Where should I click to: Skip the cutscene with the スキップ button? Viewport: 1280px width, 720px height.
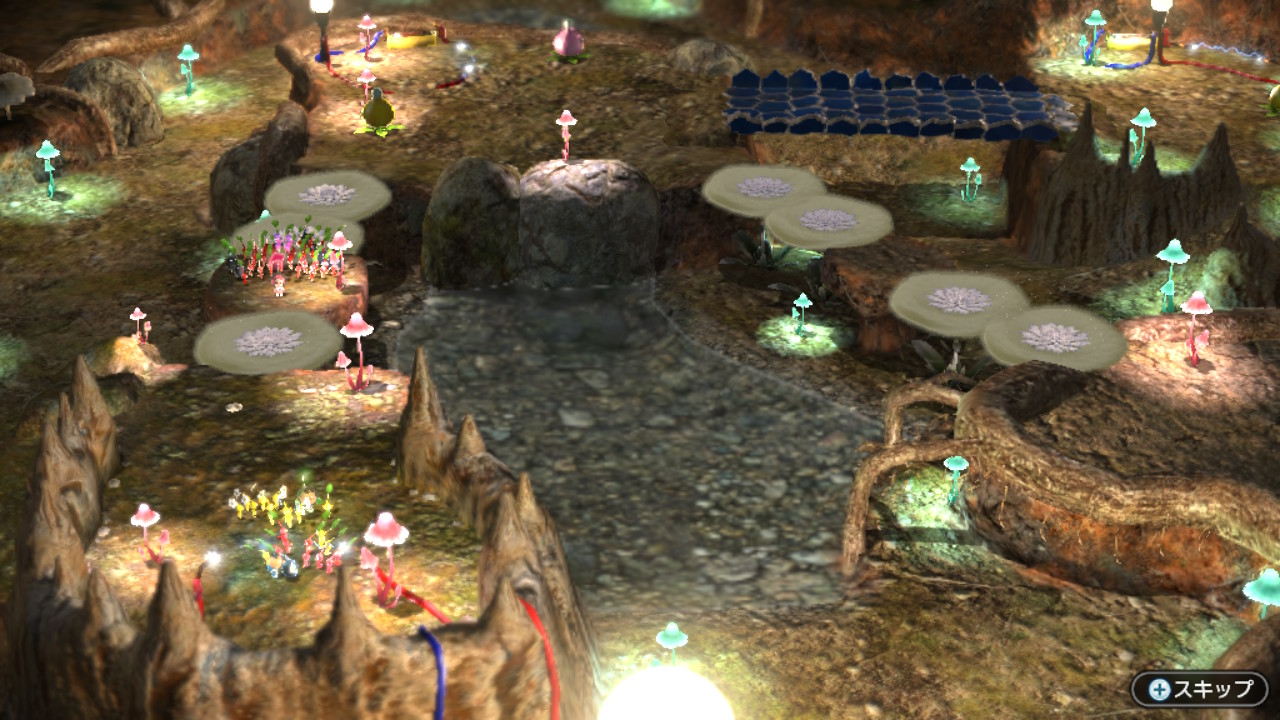coord(1199,689)
